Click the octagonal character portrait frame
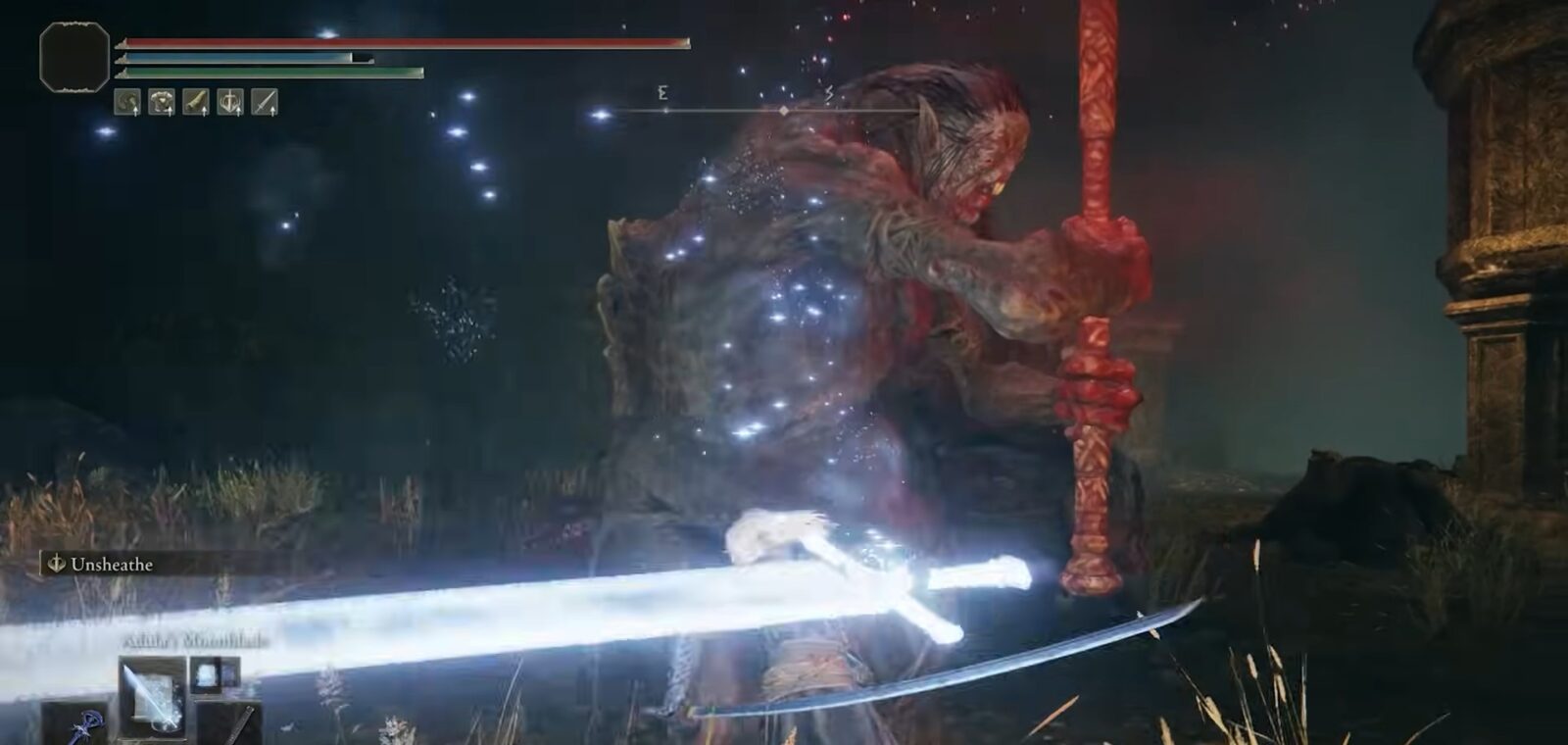 74,56
